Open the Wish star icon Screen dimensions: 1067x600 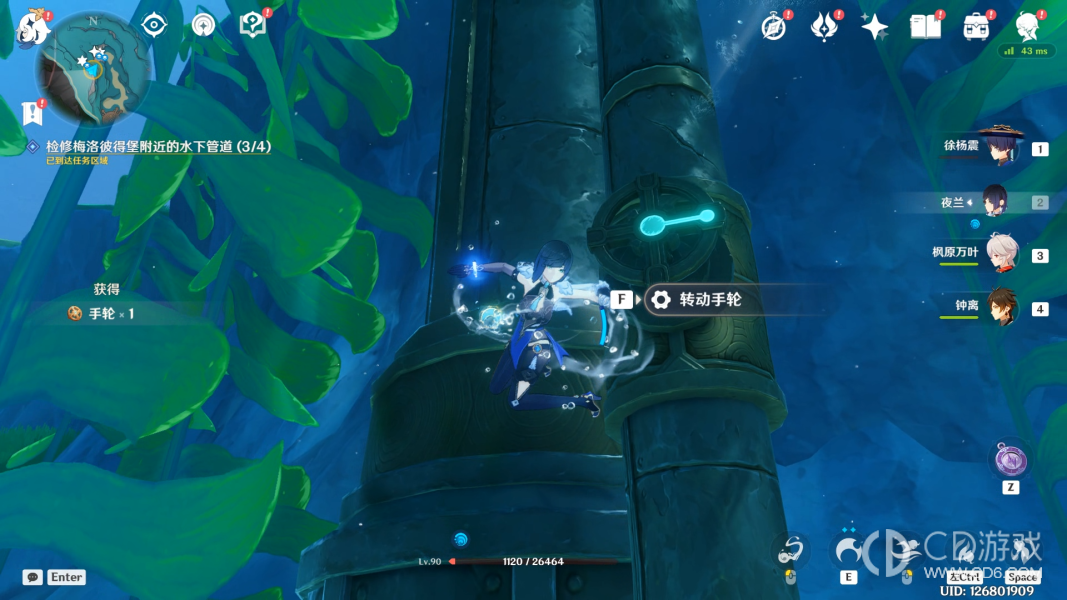pos(874,27)
